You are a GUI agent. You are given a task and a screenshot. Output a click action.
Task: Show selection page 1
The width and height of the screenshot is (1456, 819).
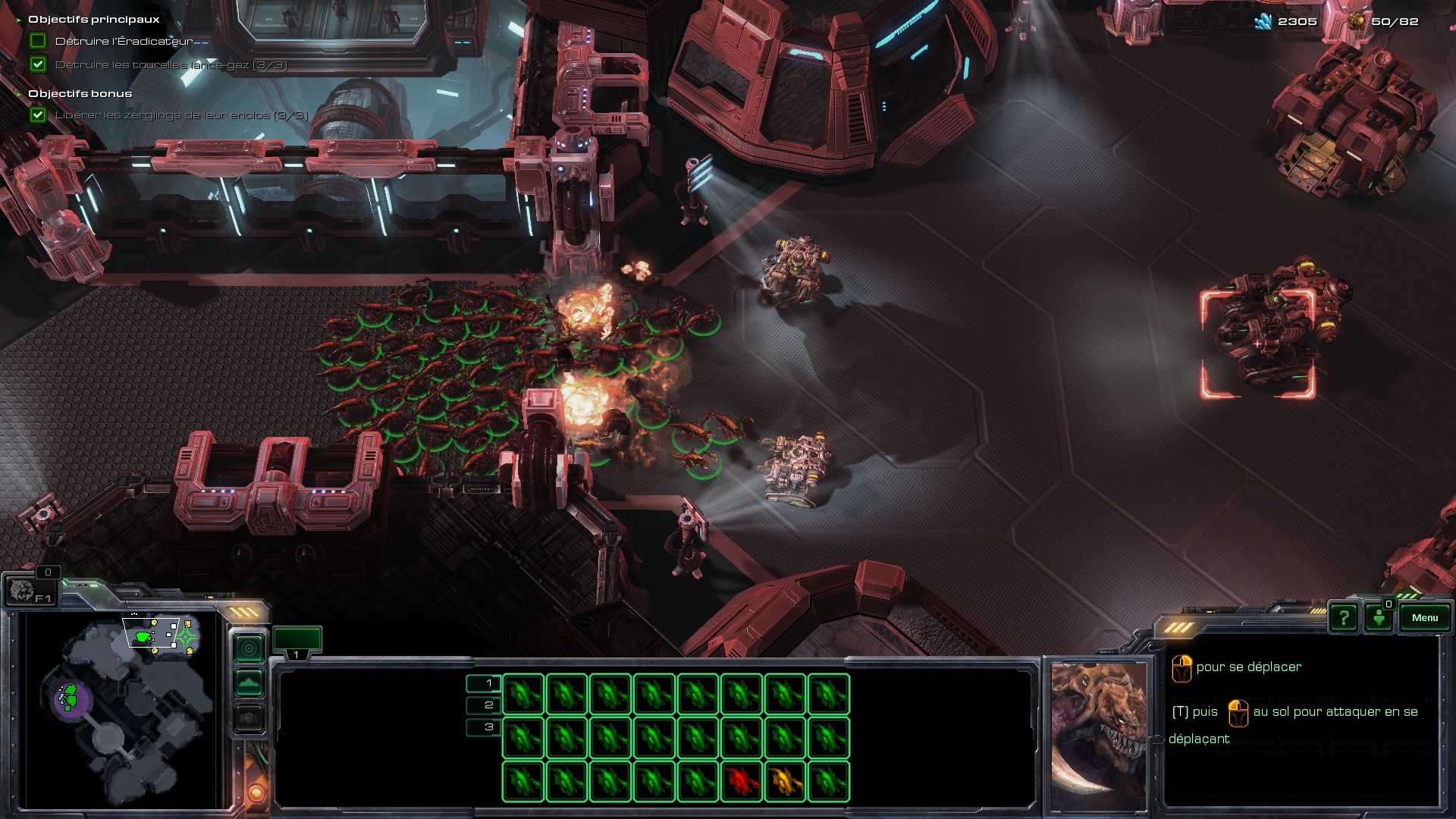484,683
